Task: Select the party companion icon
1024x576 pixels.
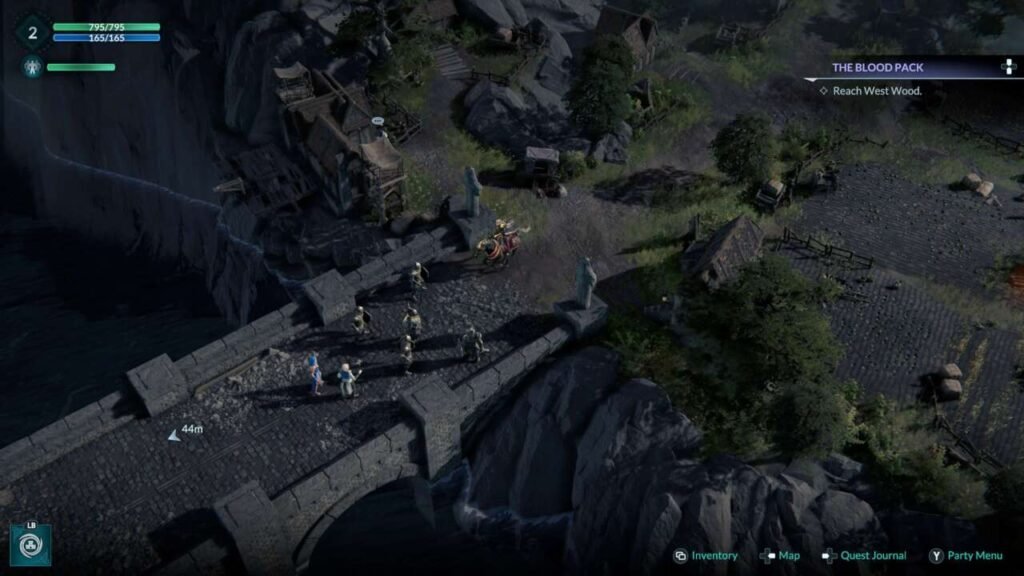Action: click(x=31, y=68)
